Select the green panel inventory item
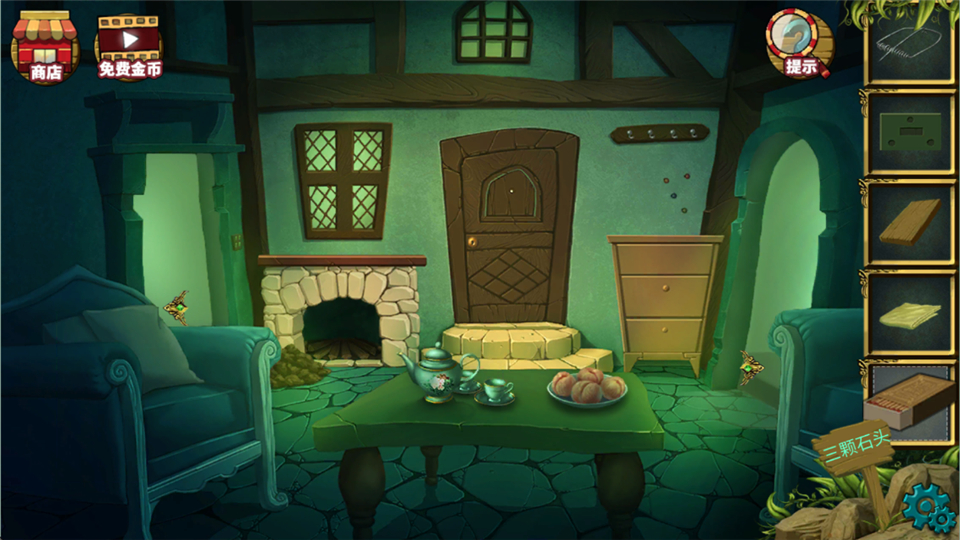 coord(910,134)
